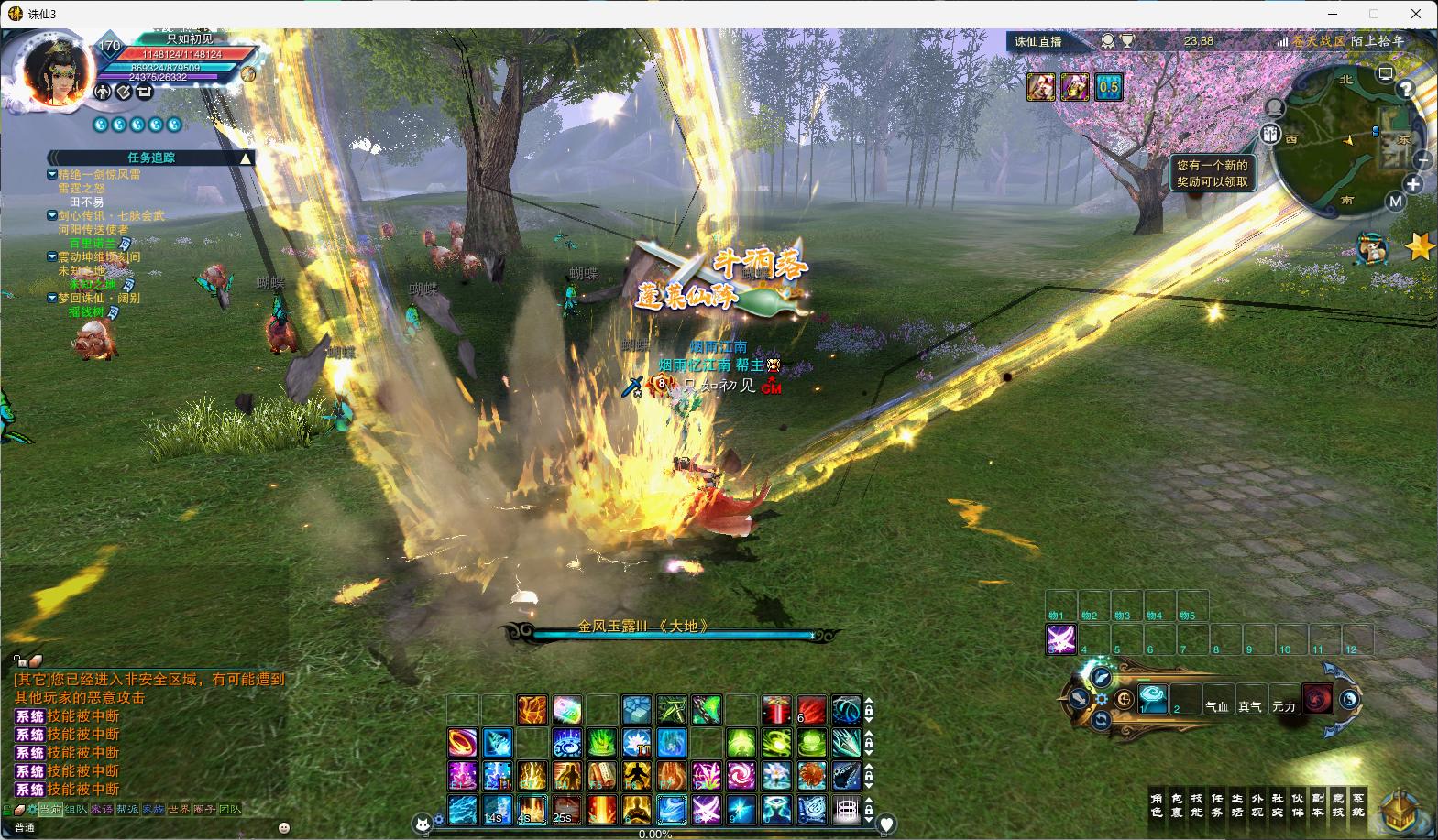This screenshot has width=1438, height=840.
Task: Select the 组队 party chat tab
Action: coord(76,810)
